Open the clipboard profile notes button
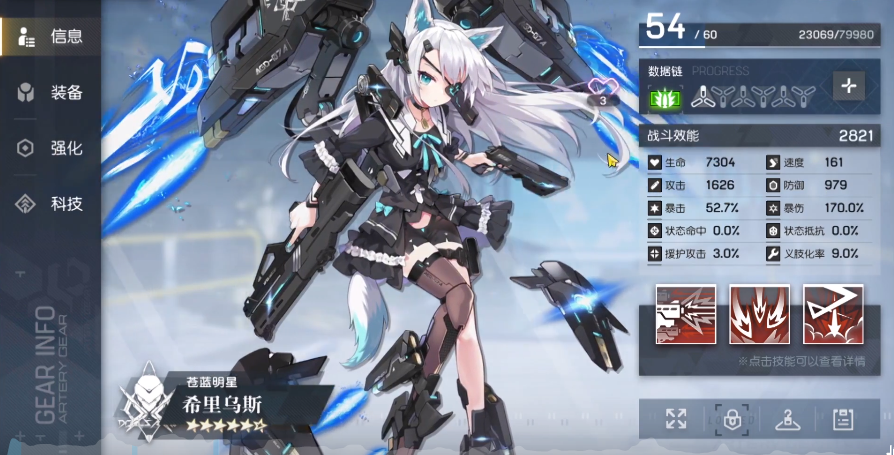 pos(843,420)
